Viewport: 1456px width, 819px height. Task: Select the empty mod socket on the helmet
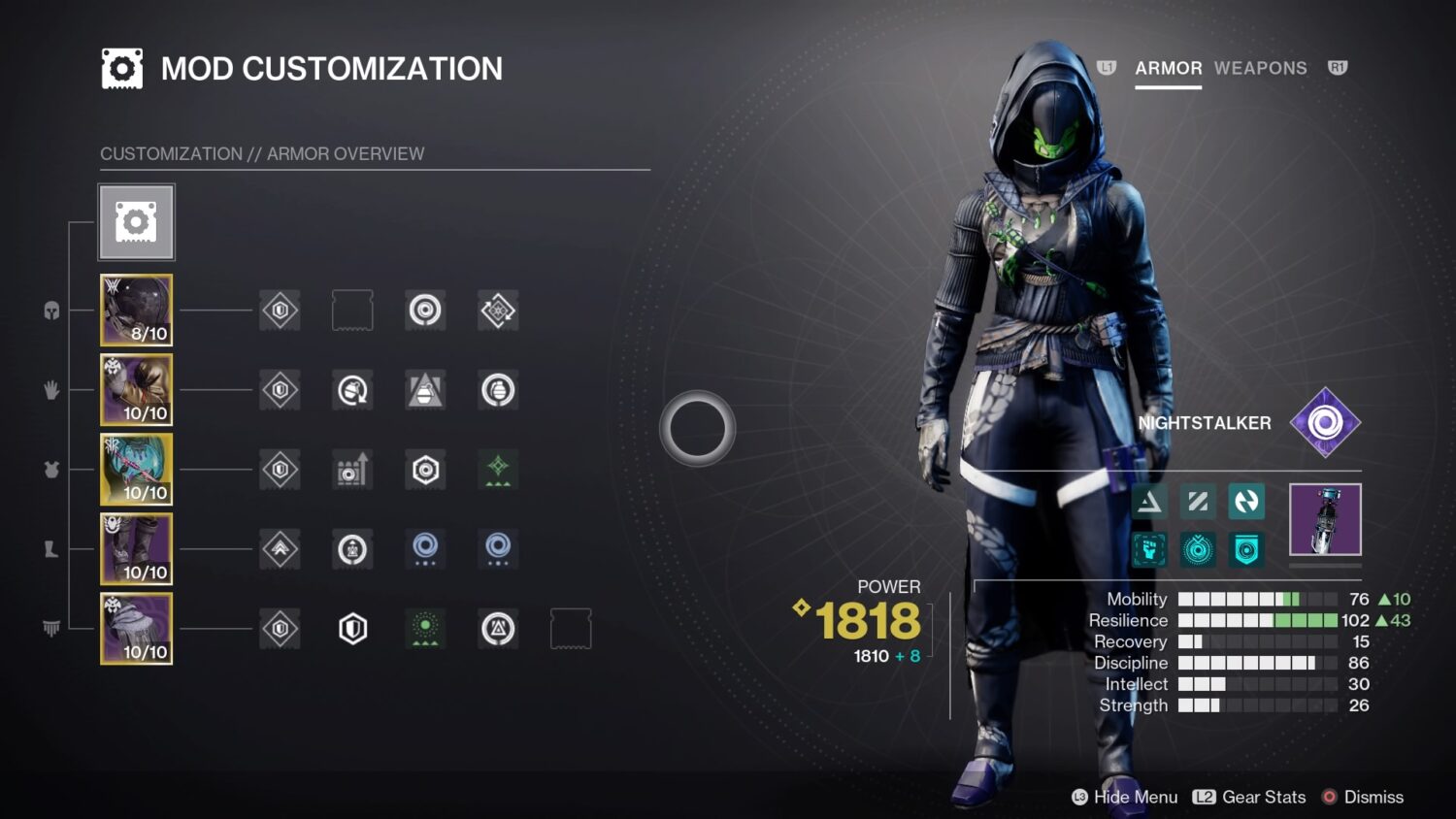point(352,311)
